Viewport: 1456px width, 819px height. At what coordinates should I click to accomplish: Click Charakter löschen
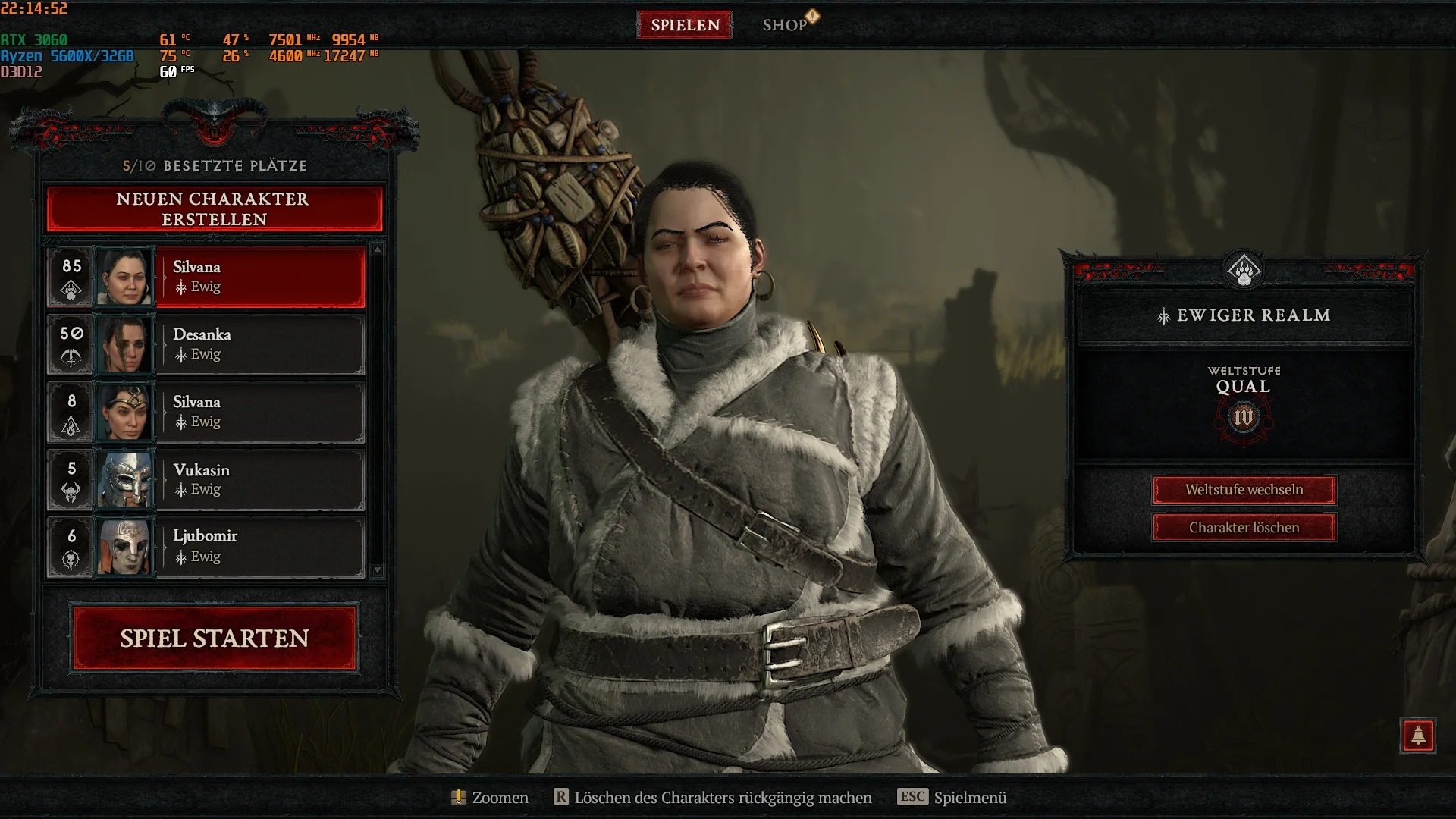1244,526
